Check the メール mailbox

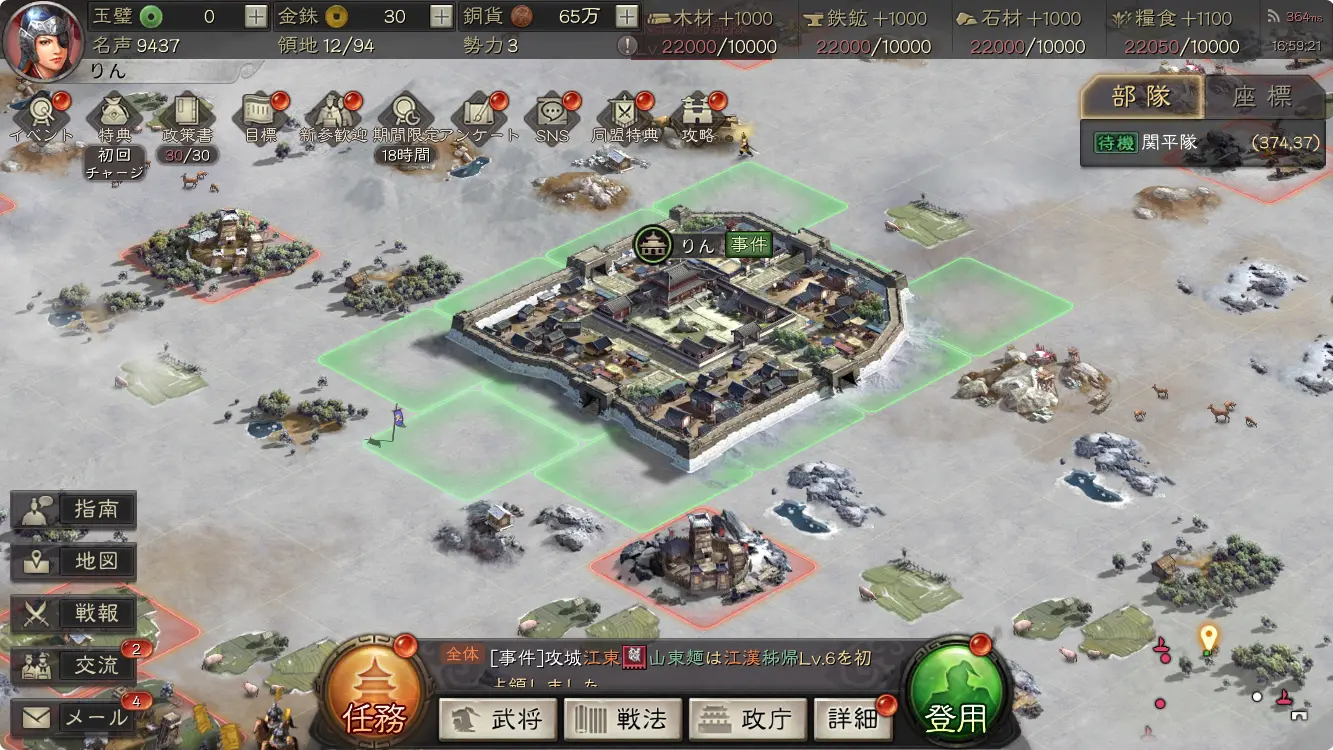[75, 718]
